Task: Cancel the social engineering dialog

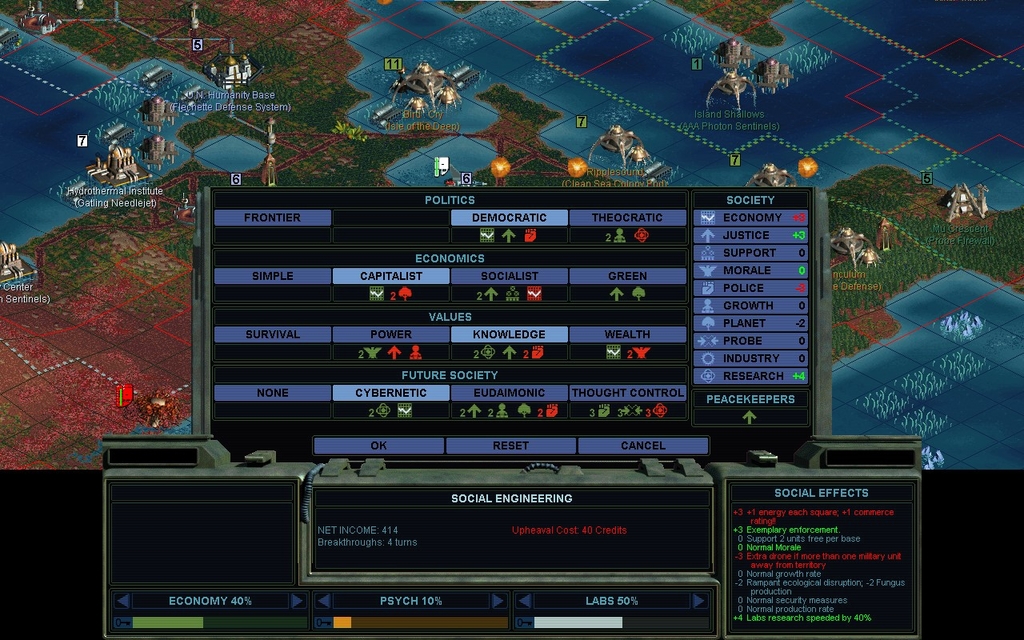Action: coord(642,445)
